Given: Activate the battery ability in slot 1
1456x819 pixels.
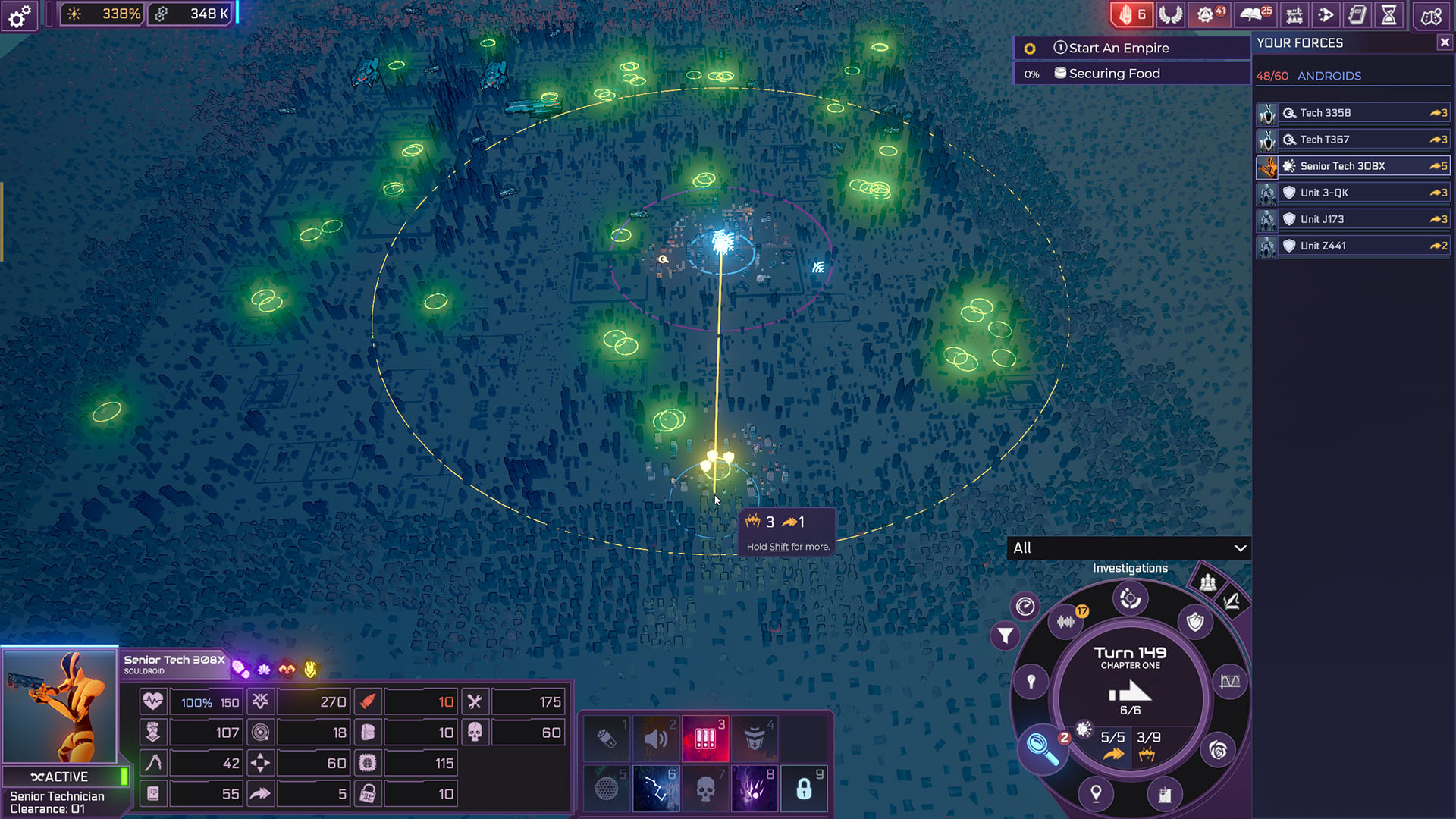Looking at the screenshot, I should click(606, 736).
